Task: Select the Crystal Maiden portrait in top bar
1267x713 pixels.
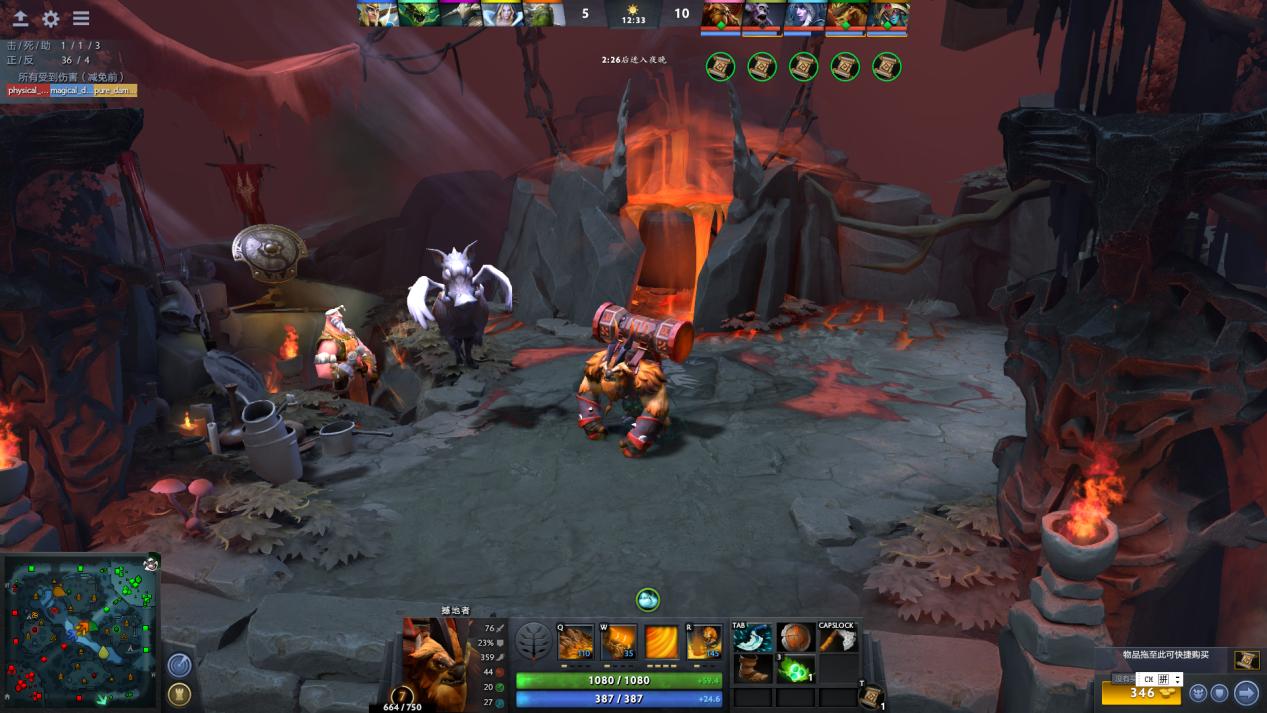Action: click(502, 14)
